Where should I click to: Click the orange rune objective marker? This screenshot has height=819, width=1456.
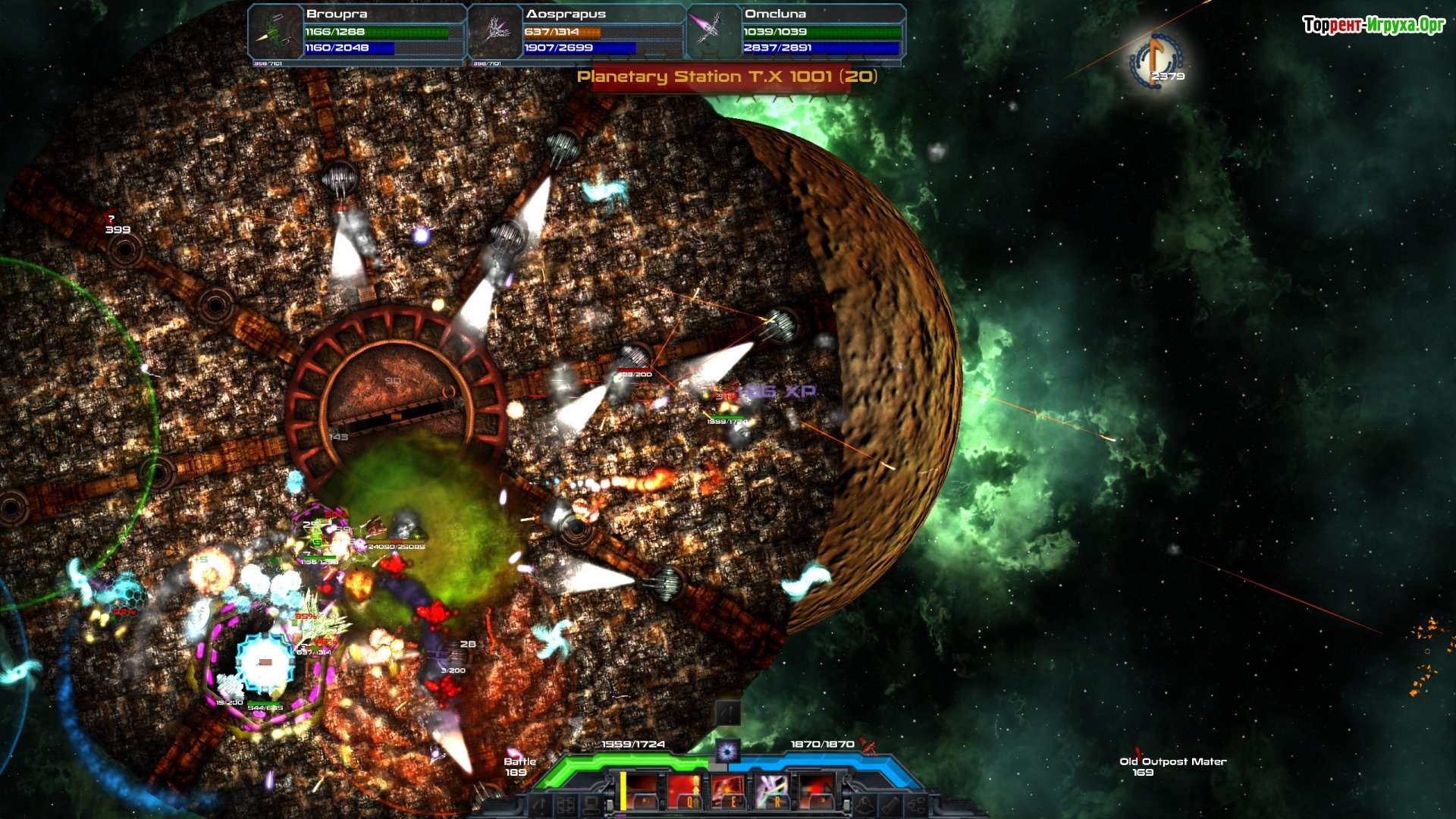point(1156,59)
